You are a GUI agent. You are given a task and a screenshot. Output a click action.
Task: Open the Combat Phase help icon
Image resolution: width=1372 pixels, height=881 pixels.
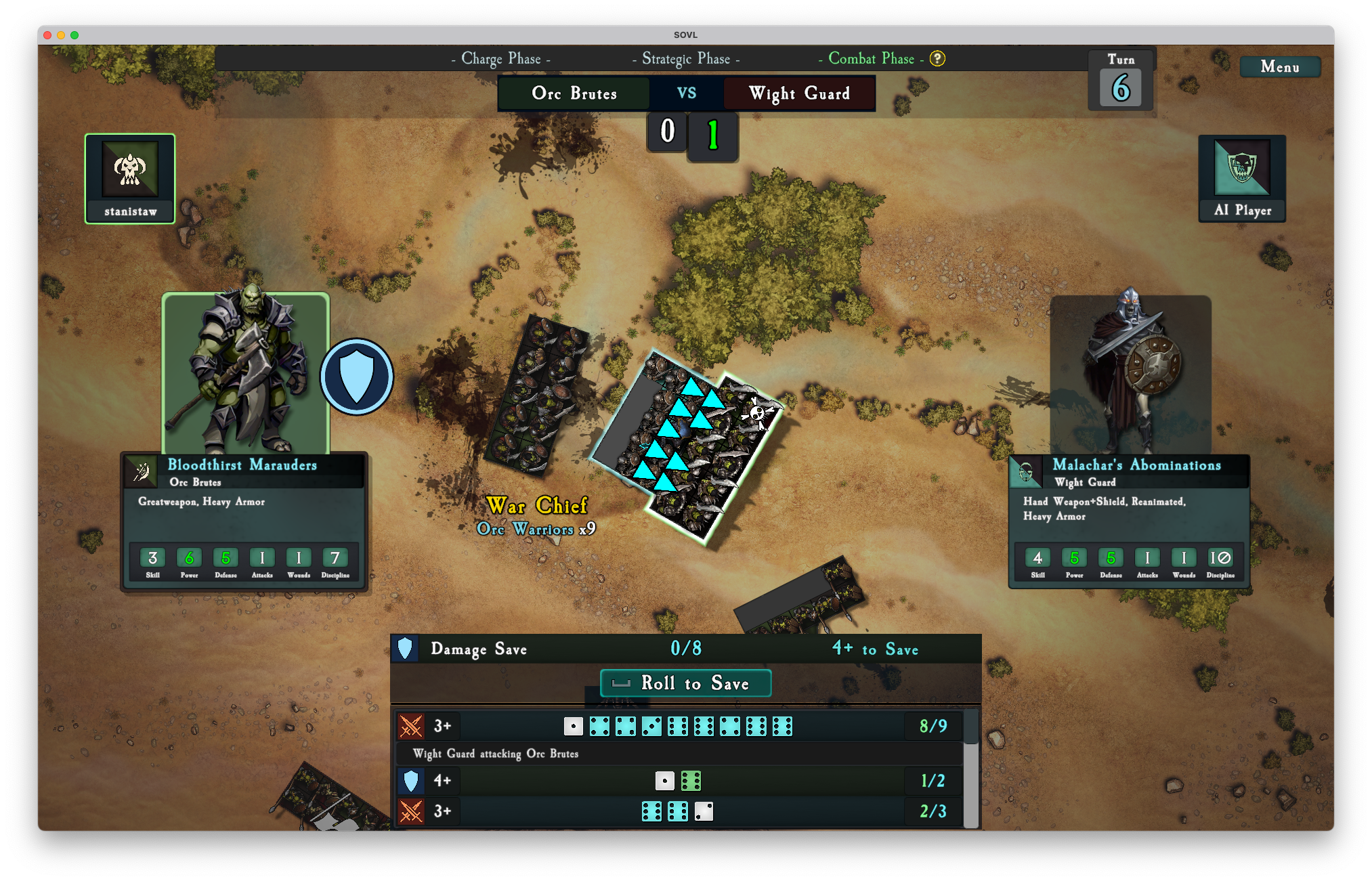[x=937, y=59]
